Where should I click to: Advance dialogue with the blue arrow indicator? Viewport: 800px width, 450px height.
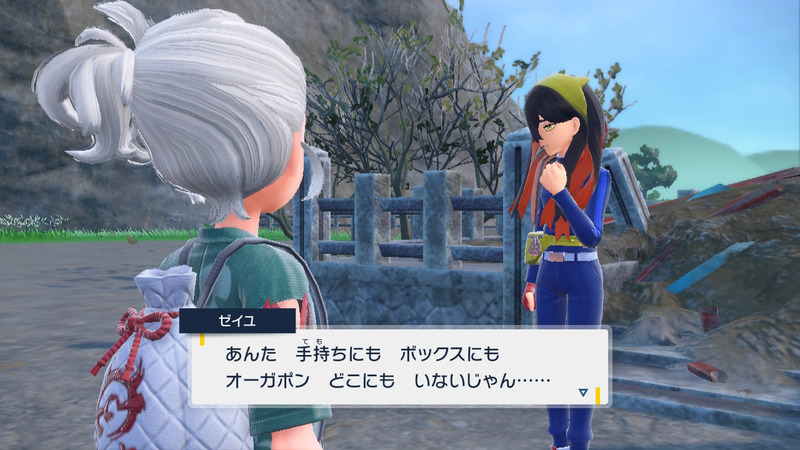(583, 393)
